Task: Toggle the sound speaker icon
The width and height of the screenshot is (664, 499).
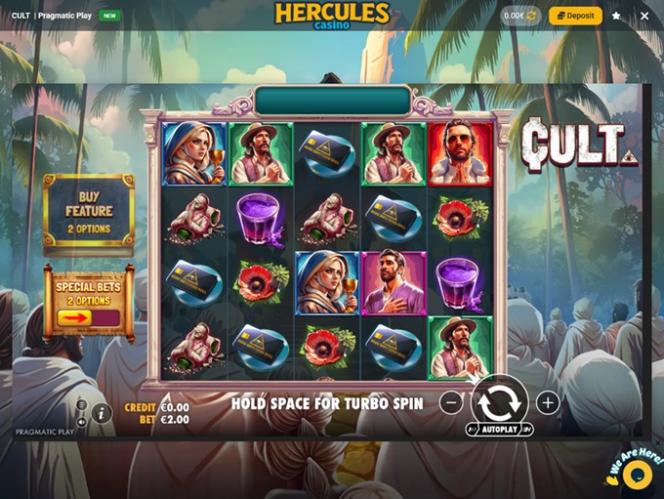Action: (x=81, y=420)
